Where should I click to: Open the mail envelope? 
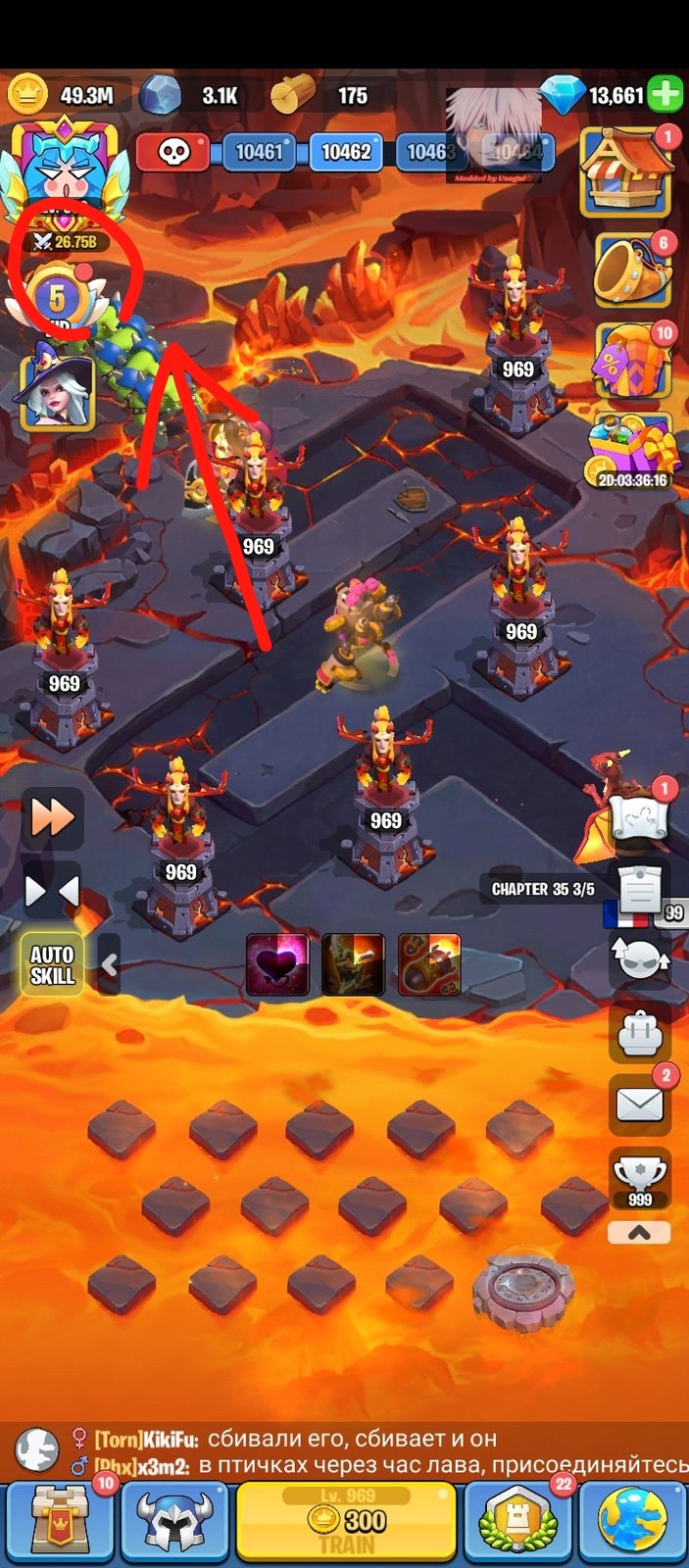(x=640, y=1105)
